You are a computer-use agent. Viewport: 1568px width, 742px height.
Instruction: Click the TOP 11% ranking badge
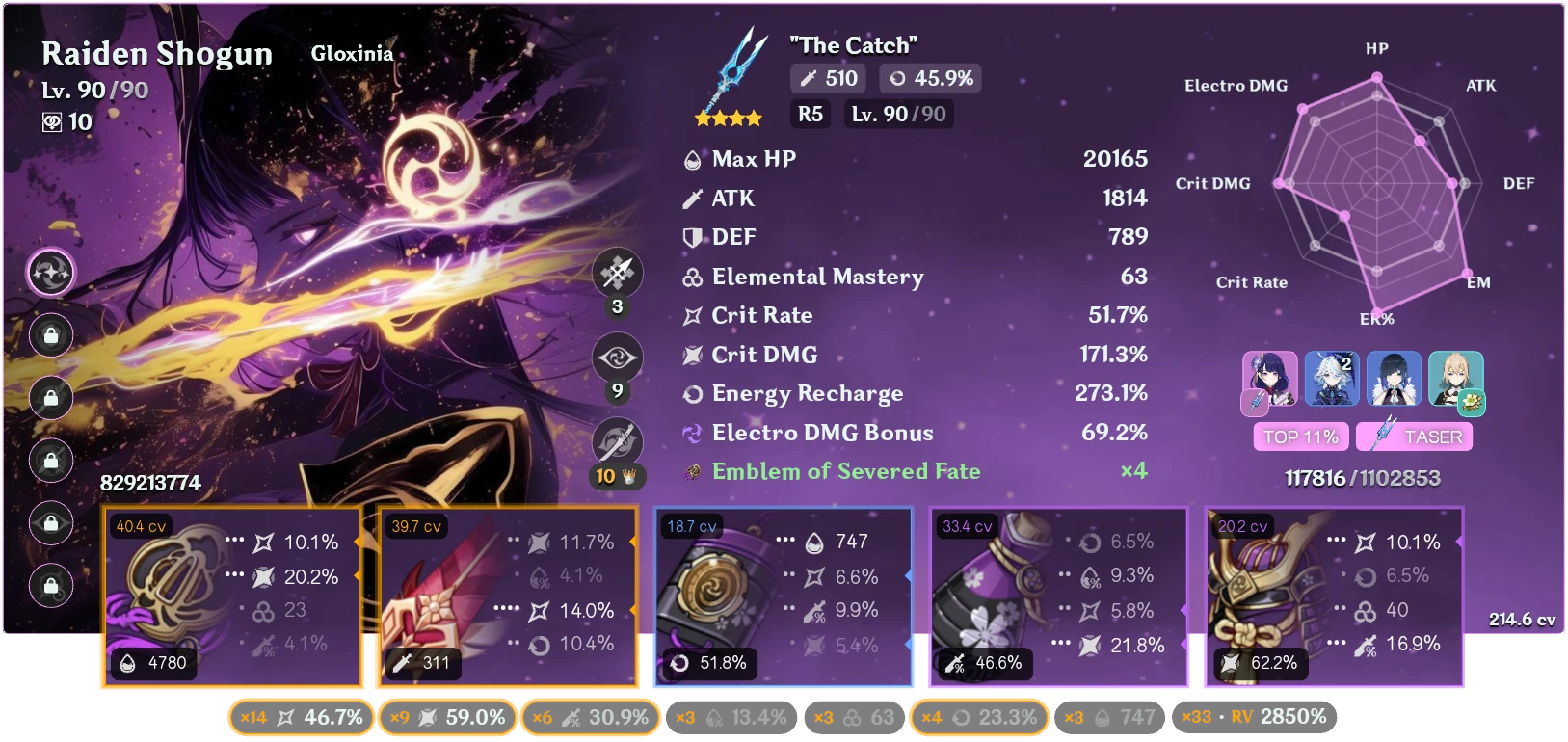pos(1300,437)
